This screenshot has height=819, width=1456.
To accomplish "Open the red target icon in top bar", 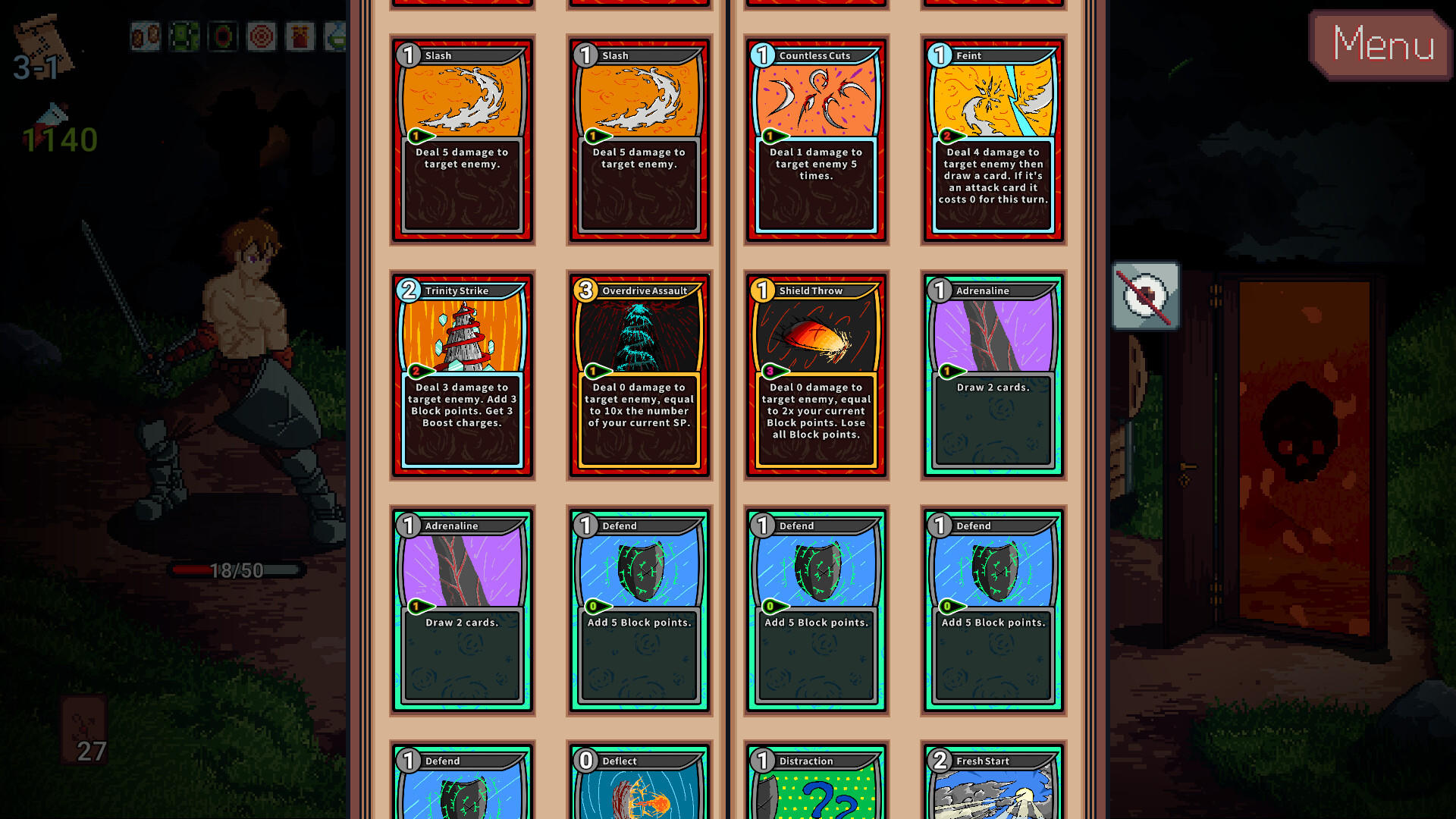I will tap(262, 36).
